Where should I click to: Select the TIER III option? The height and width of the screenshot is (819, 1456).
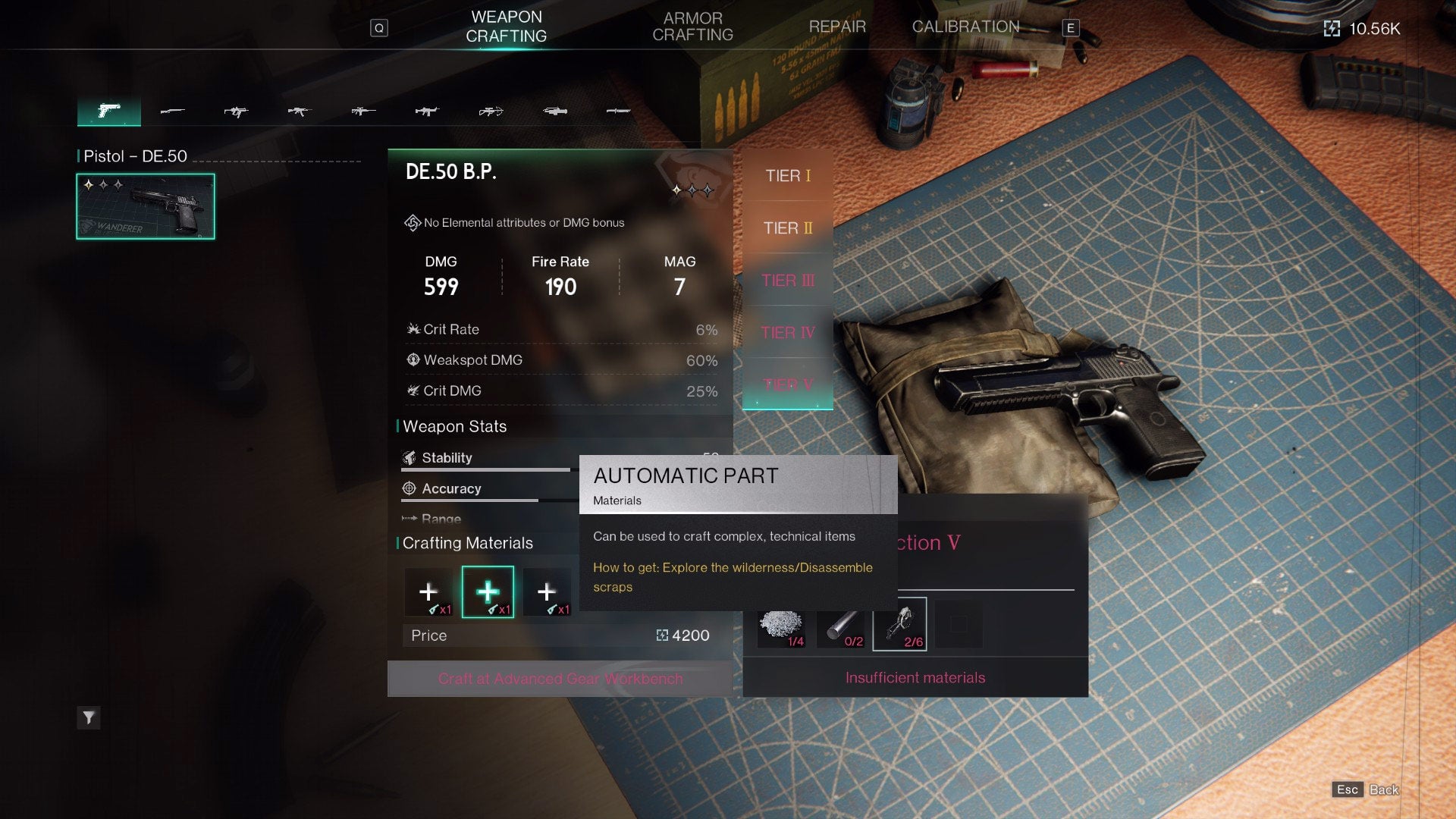pos(787,281)
